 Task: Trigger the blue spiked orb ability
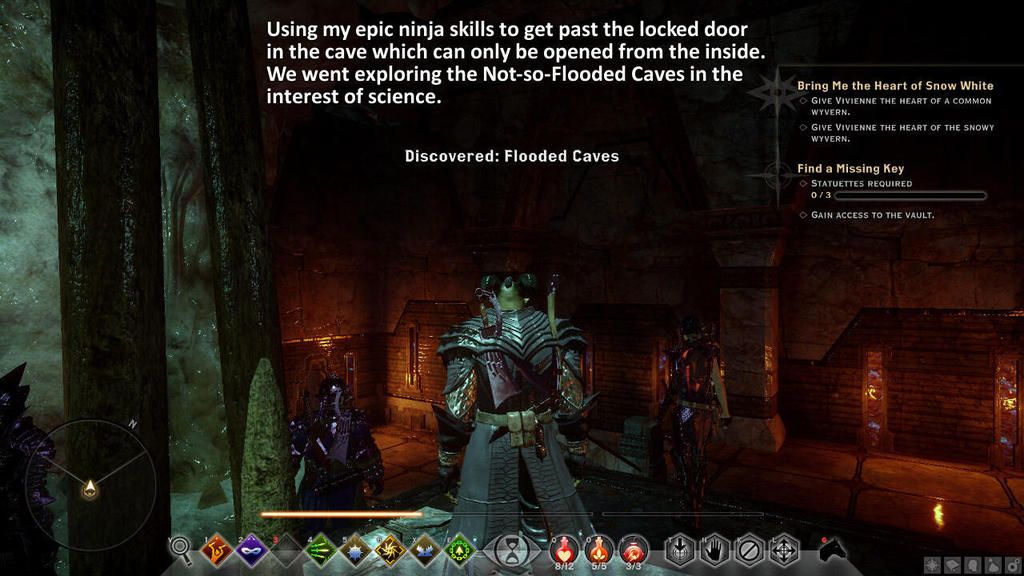[355, 549]
